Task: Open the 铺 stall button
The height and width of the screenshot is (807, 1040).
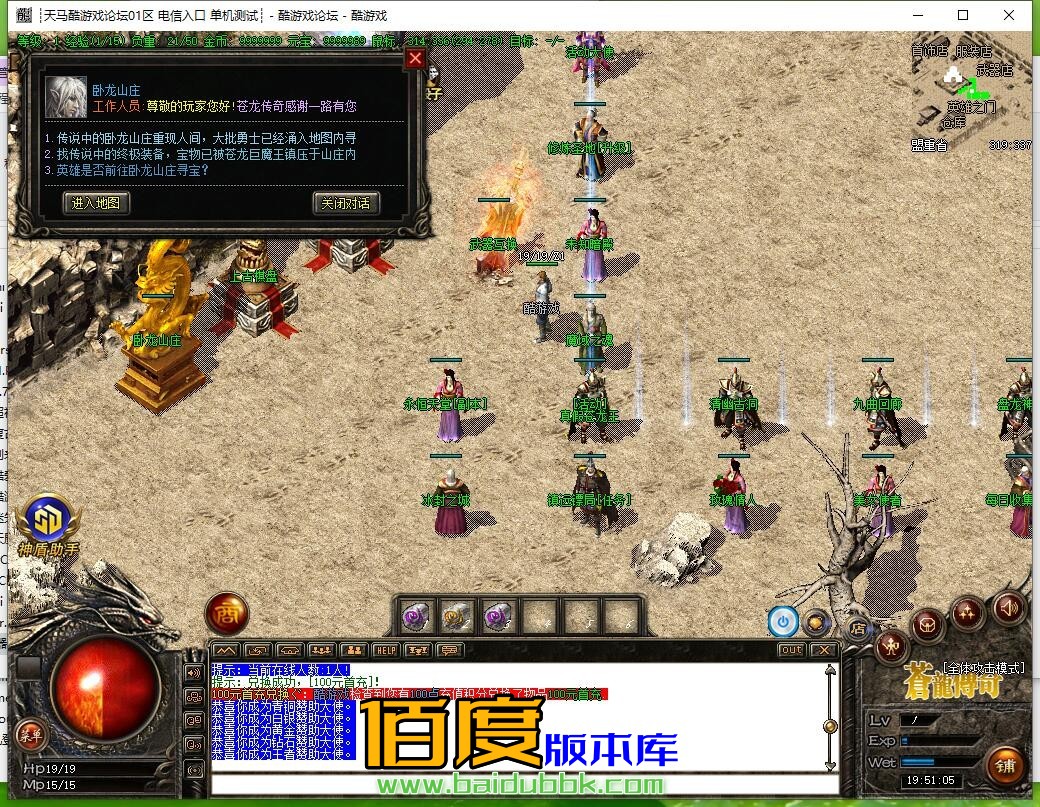Action: pos(1005,766)
